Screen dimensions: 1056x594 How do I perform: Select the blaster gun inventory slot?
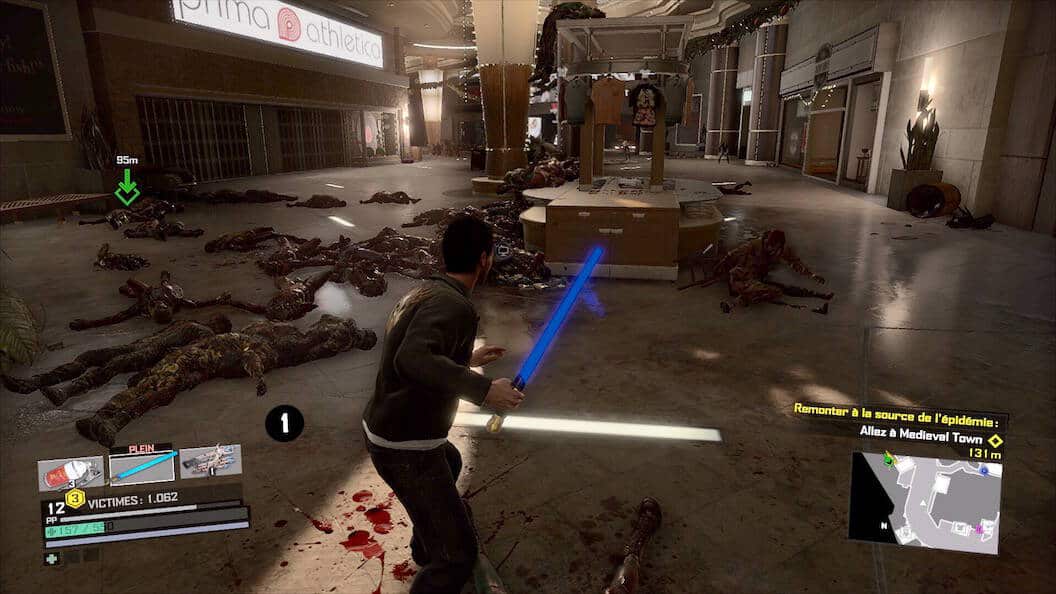click(x=210, y=461)
